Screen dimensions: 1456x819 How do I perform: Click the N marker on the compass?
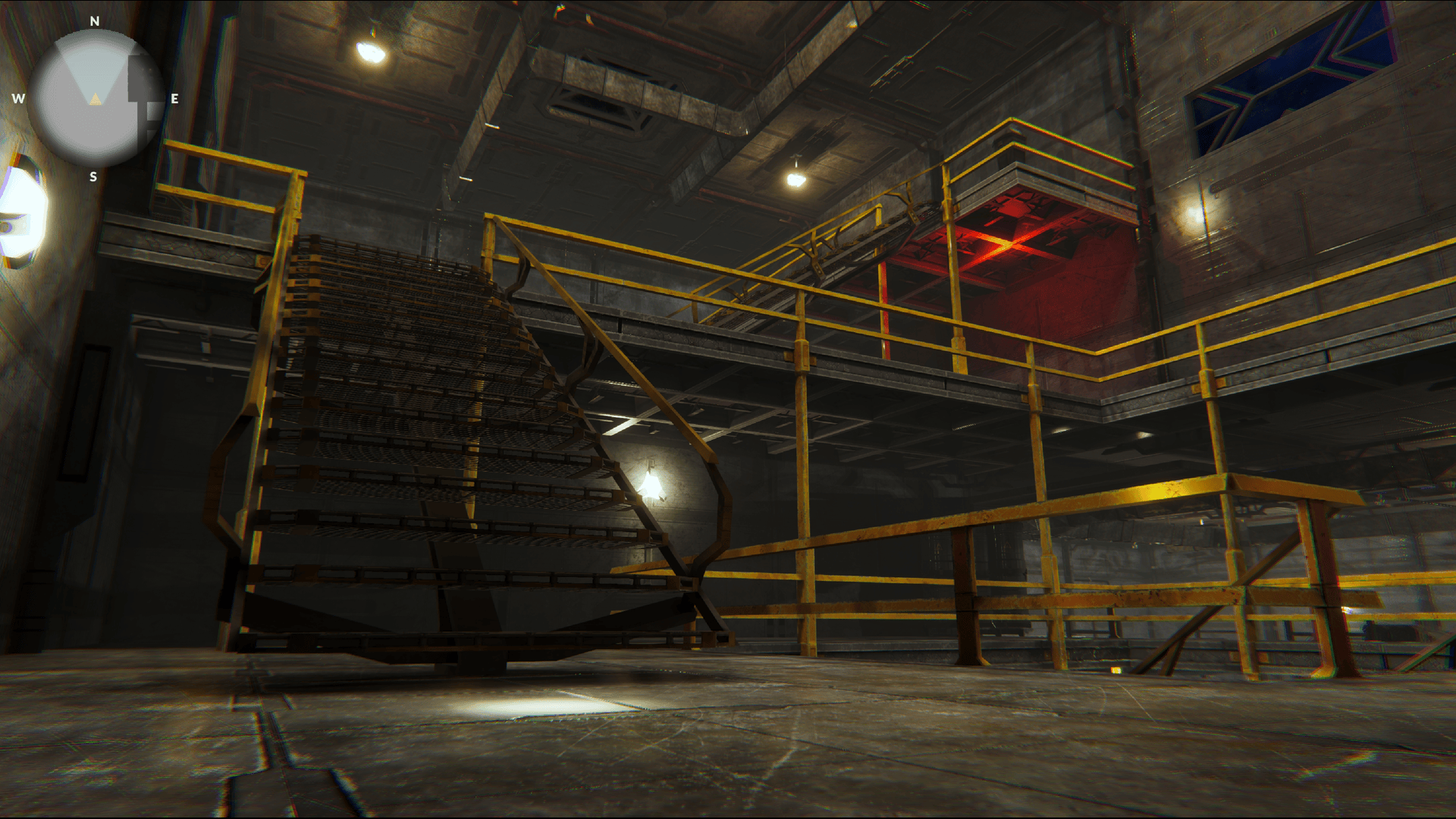tap(93, 21)
